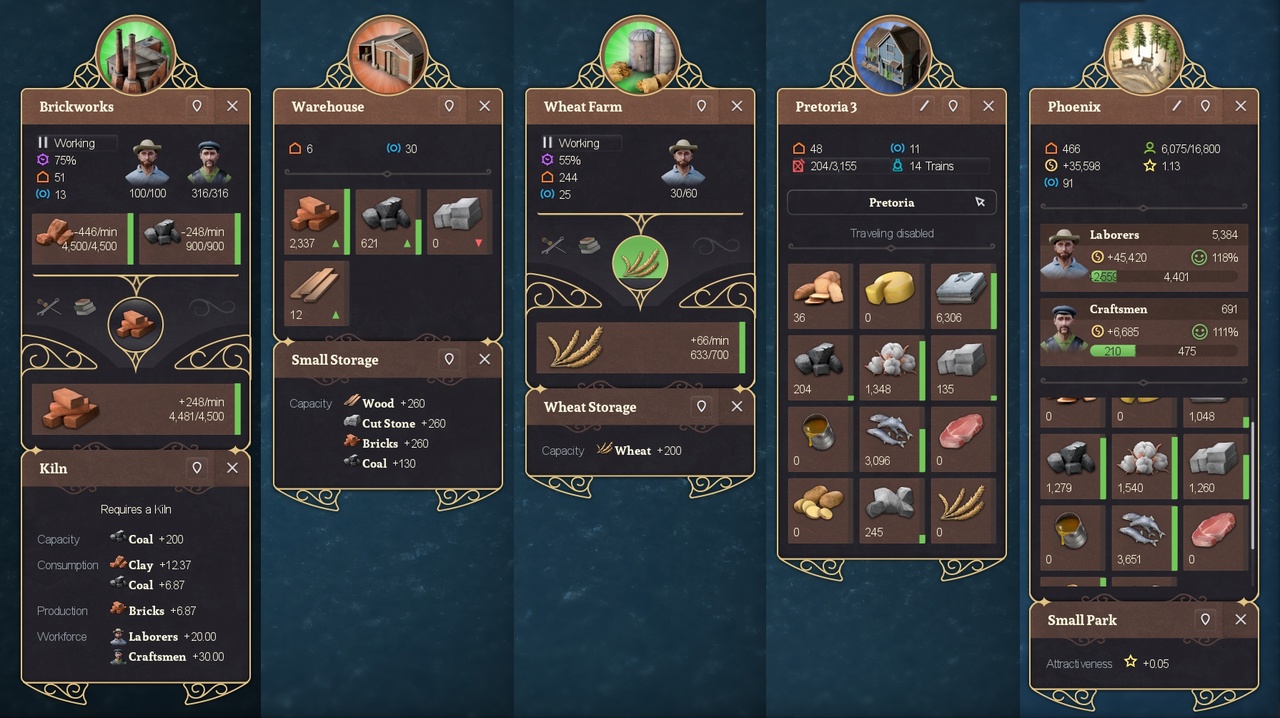Locate the Brickworks on the map
The width and height of the screenshot is (1280, 718).
pyautogui.click(x=197, y=106)
